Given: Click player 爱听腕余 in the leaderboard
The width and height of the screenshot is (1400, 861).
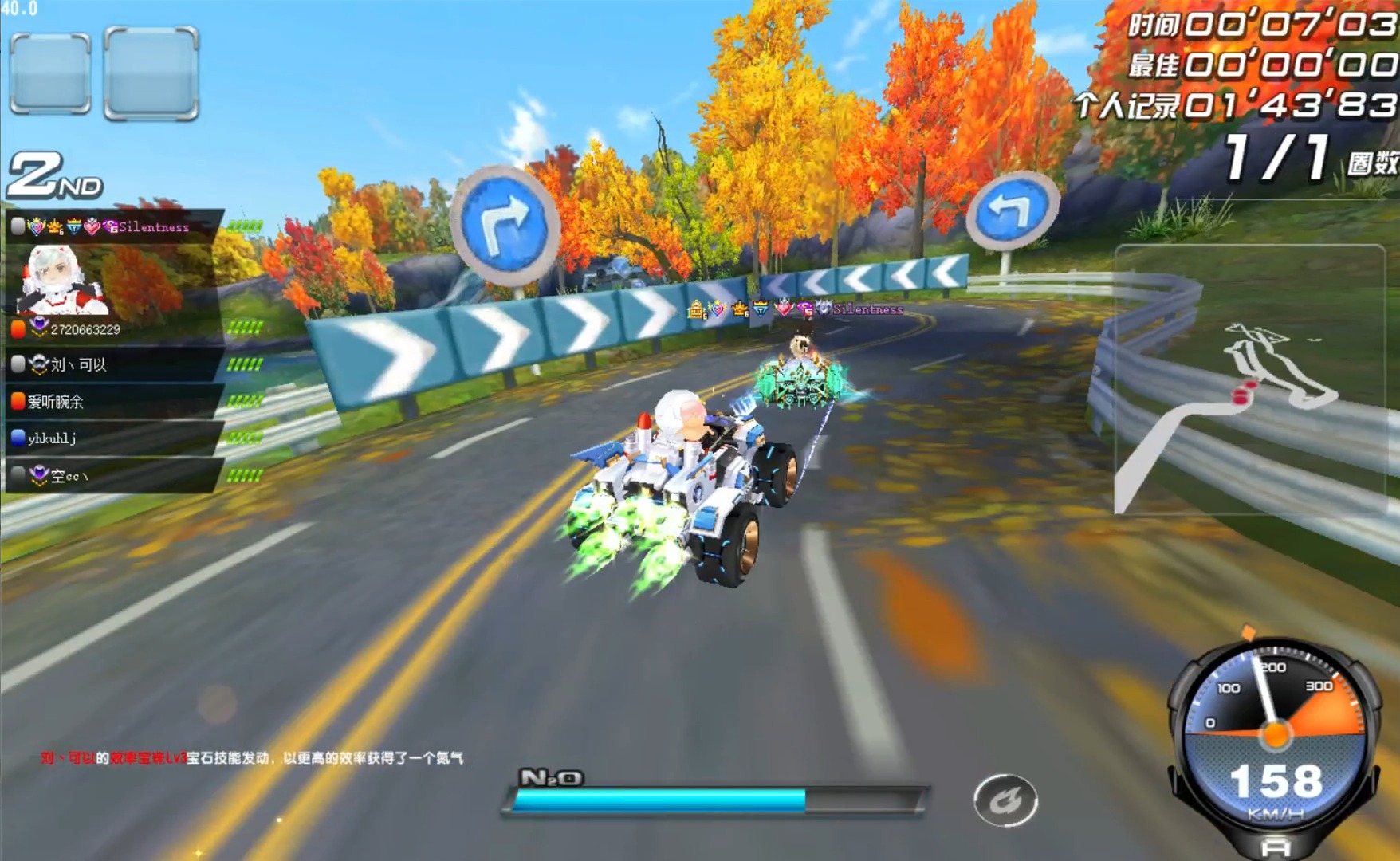Looking at the screenshot, I should coord(116,402).
